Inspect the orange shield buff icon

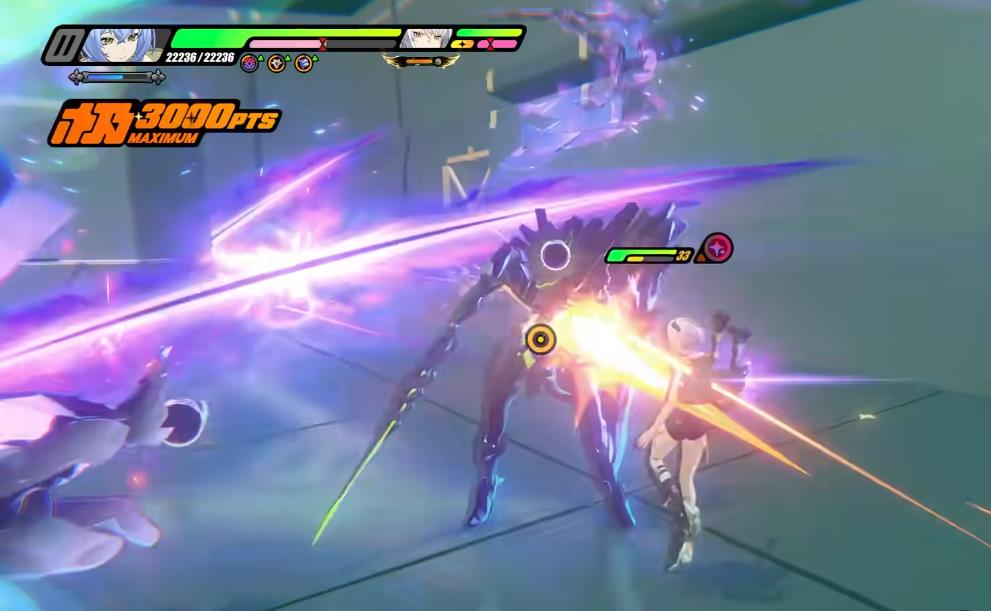pos(276,64)
